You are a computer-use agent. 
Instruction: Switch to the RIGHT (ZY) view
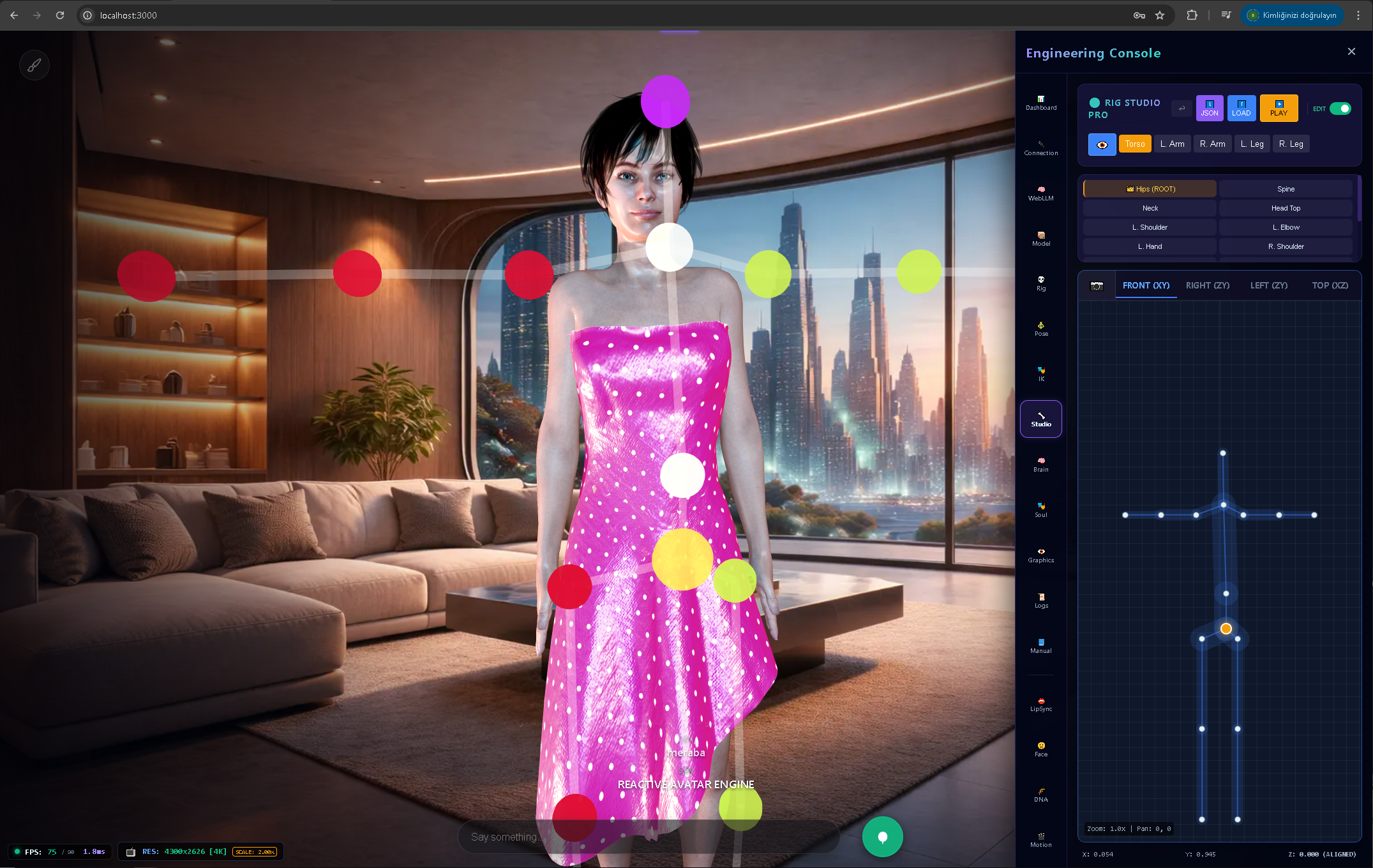1207,285
